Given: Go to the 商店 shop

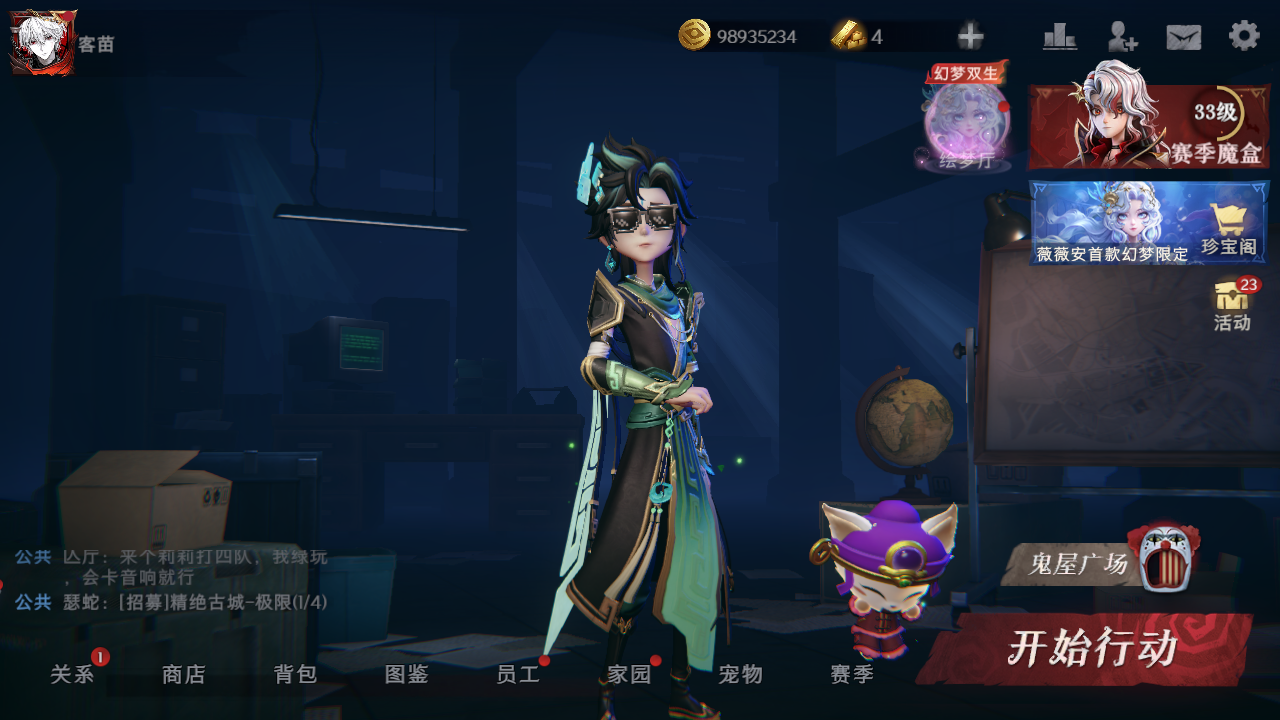Looking at the screenshot, I should tap(184, 675).
